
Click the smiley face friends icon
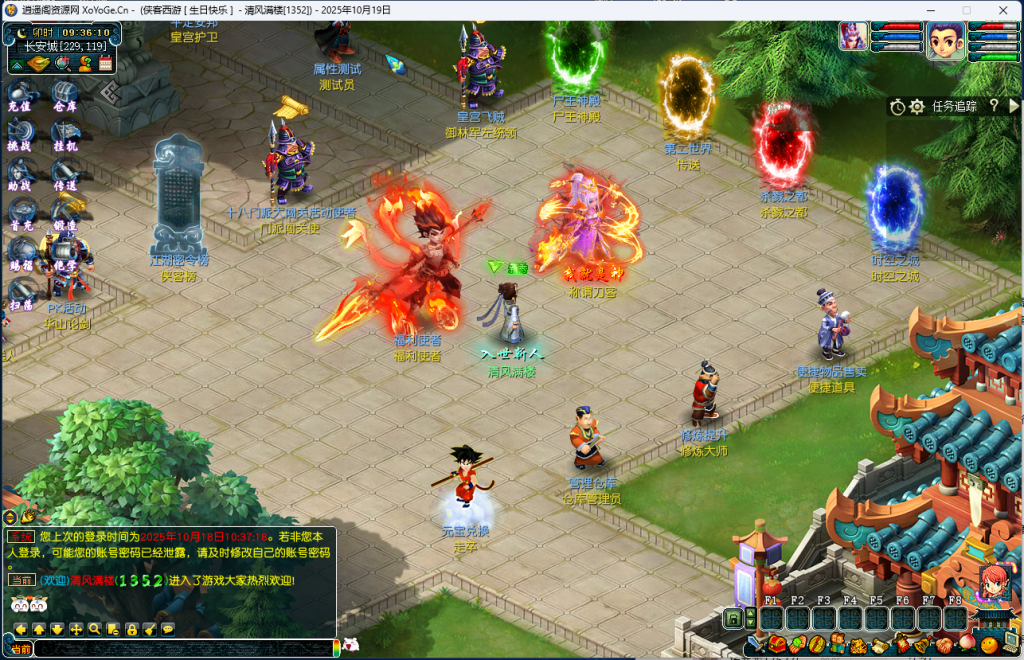[x=989, y=645]
